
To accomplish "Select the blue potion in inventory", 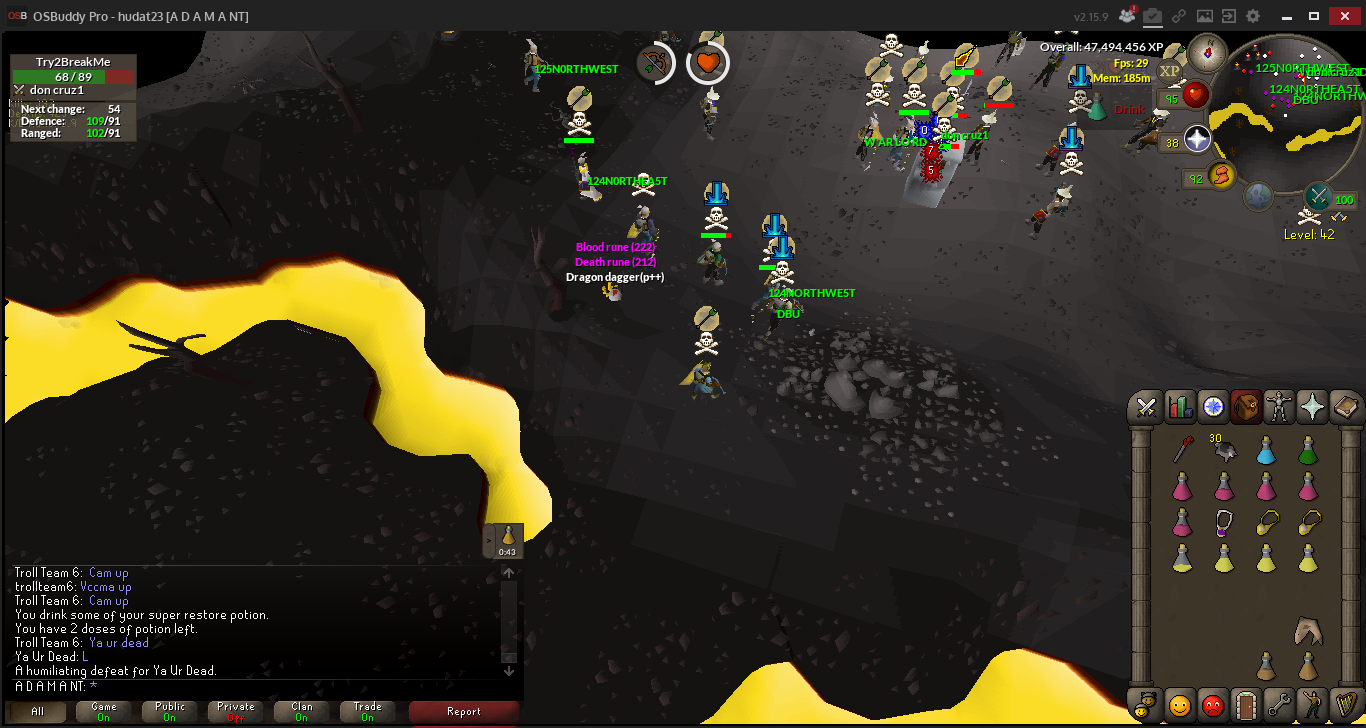I will click(1265, 452).
